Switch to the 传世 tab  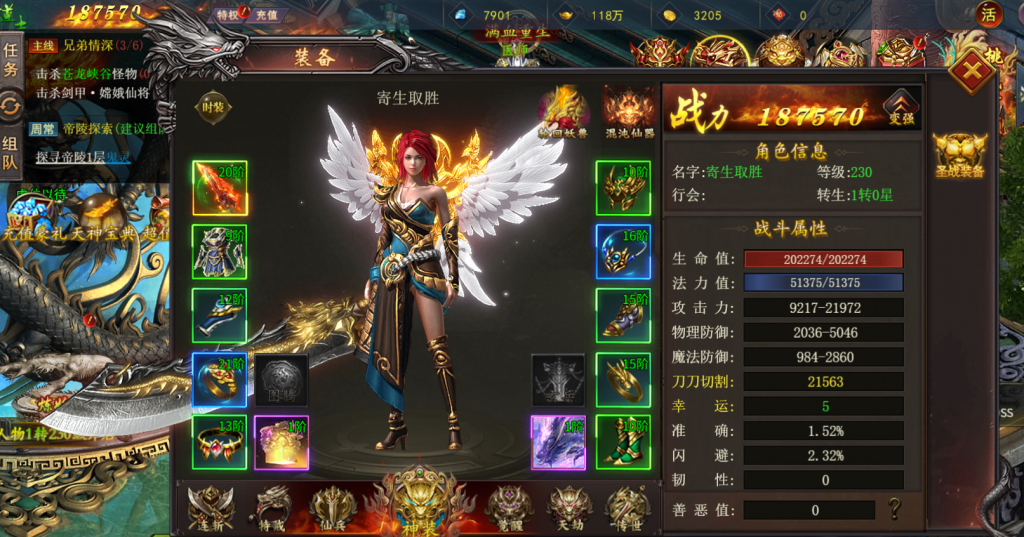(x=627, y=506)
